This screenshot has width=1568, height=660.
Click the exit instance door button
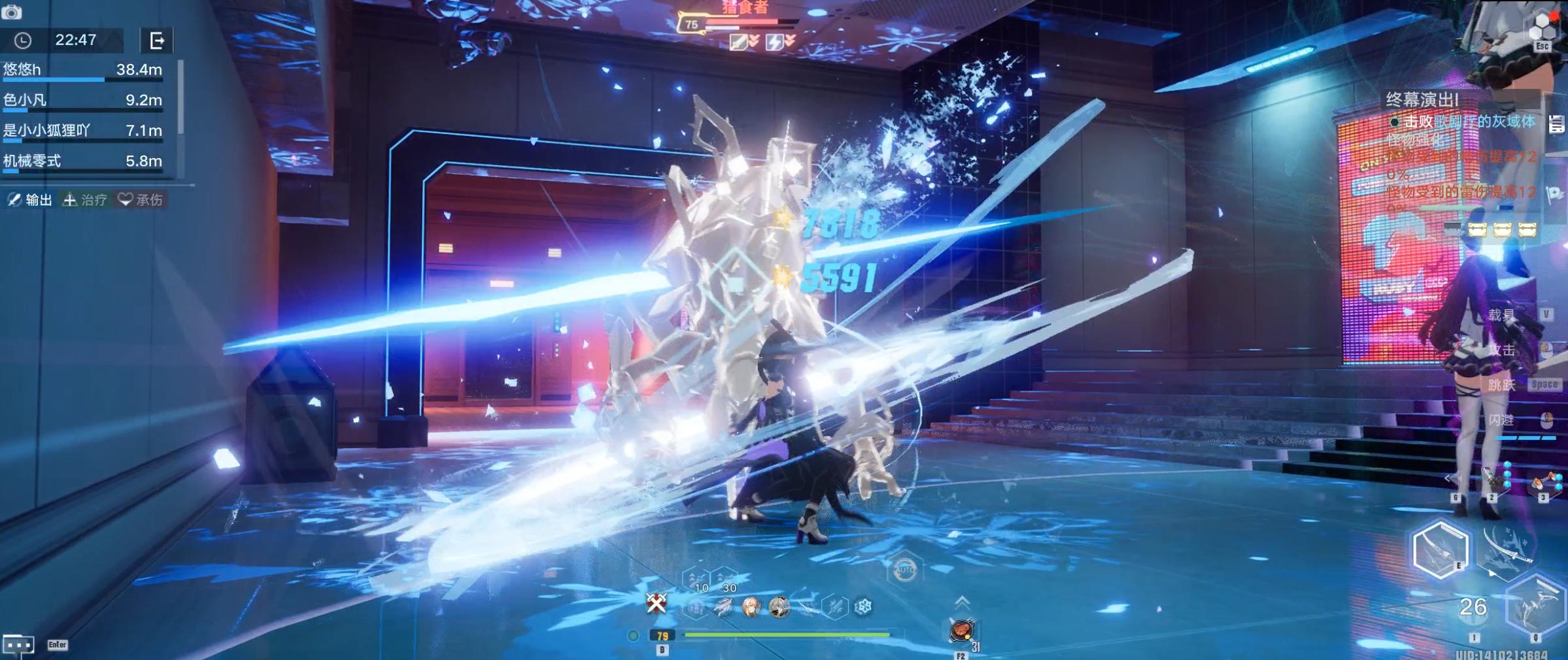coord(157,41)
